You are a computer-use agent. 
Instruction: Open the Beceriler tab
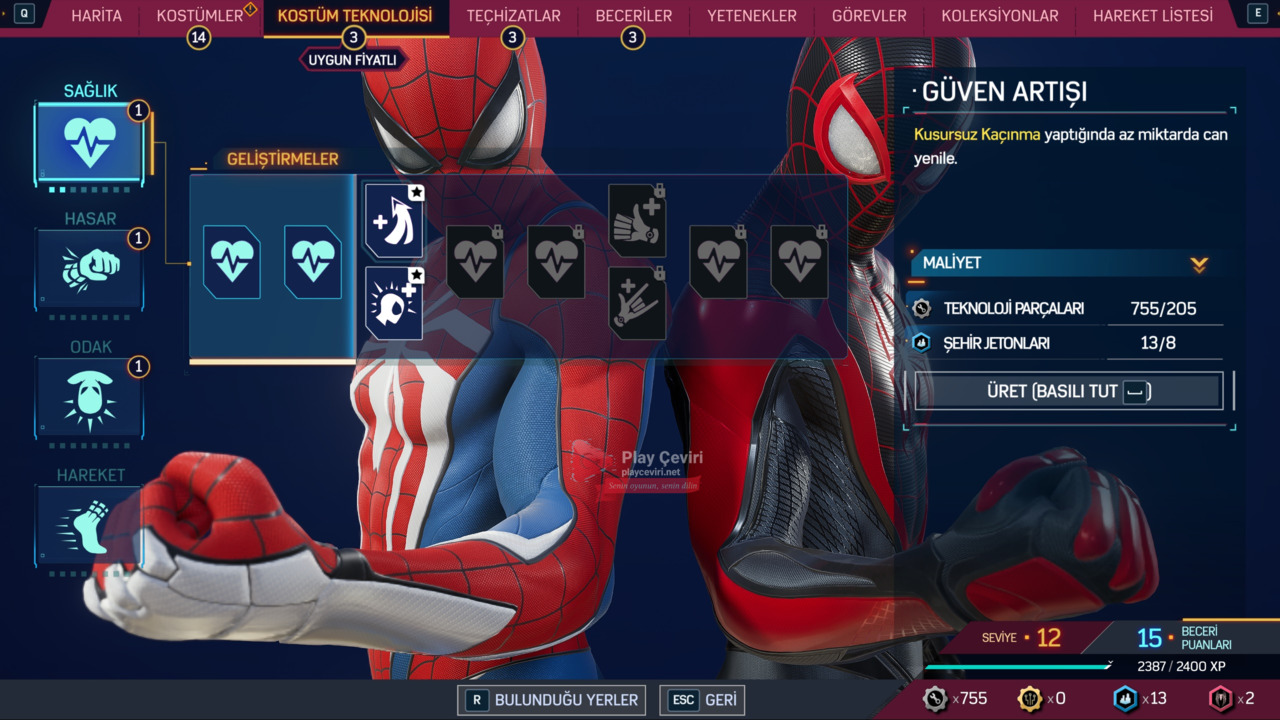pyautogui.click(x=633, y=16)
